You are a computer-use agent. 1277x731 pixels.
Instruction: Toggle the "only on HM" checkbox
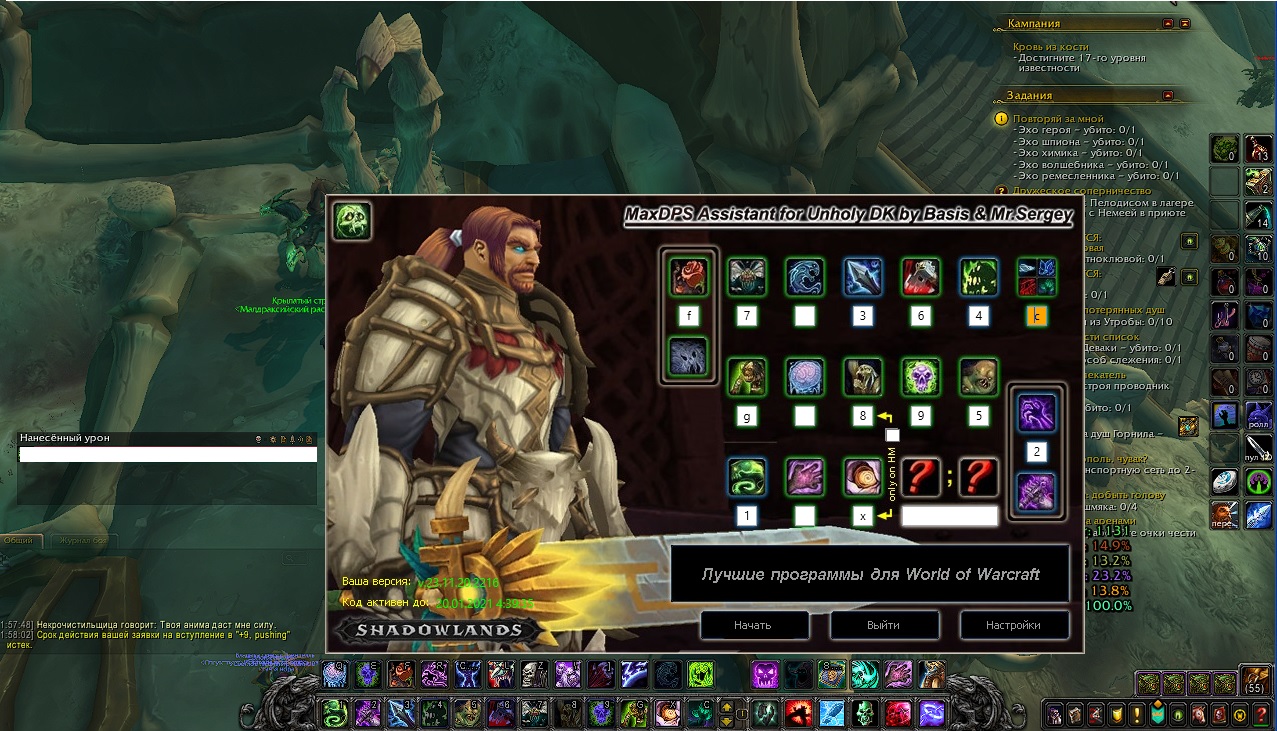893,435
